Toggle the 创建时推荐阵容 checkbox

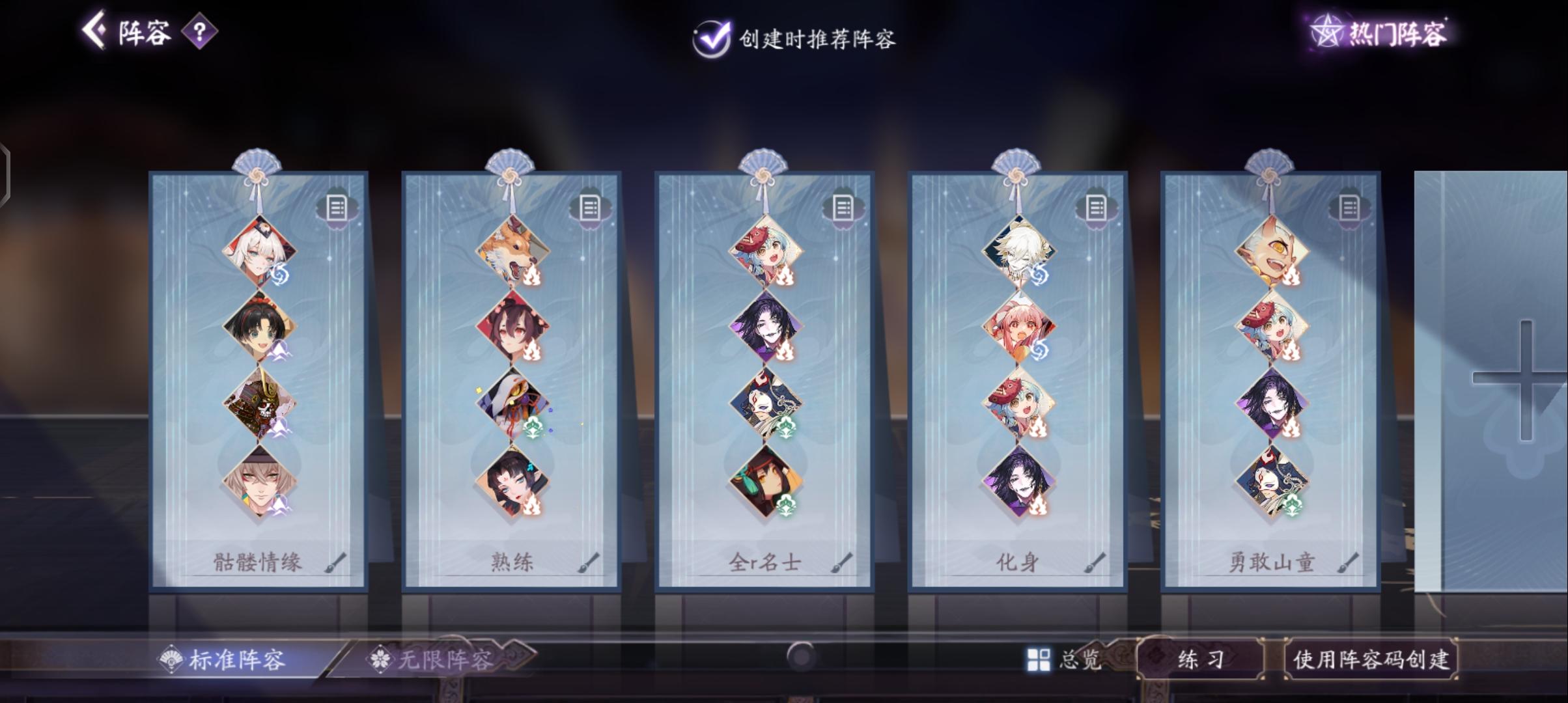point(712,38)
